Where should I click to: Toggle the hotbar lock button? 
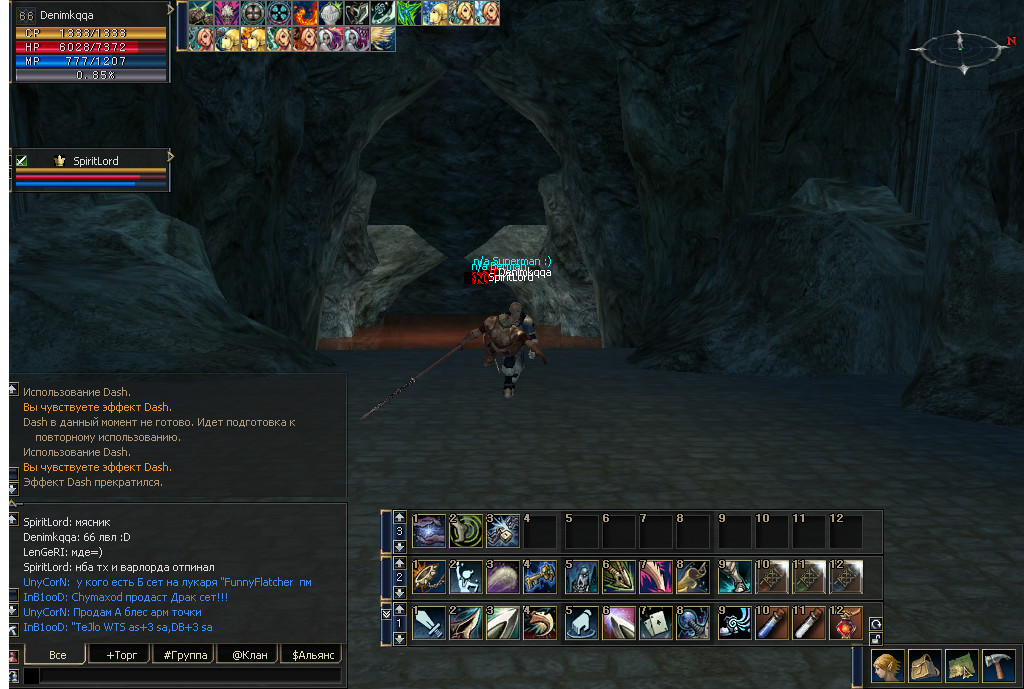point(876,639)
